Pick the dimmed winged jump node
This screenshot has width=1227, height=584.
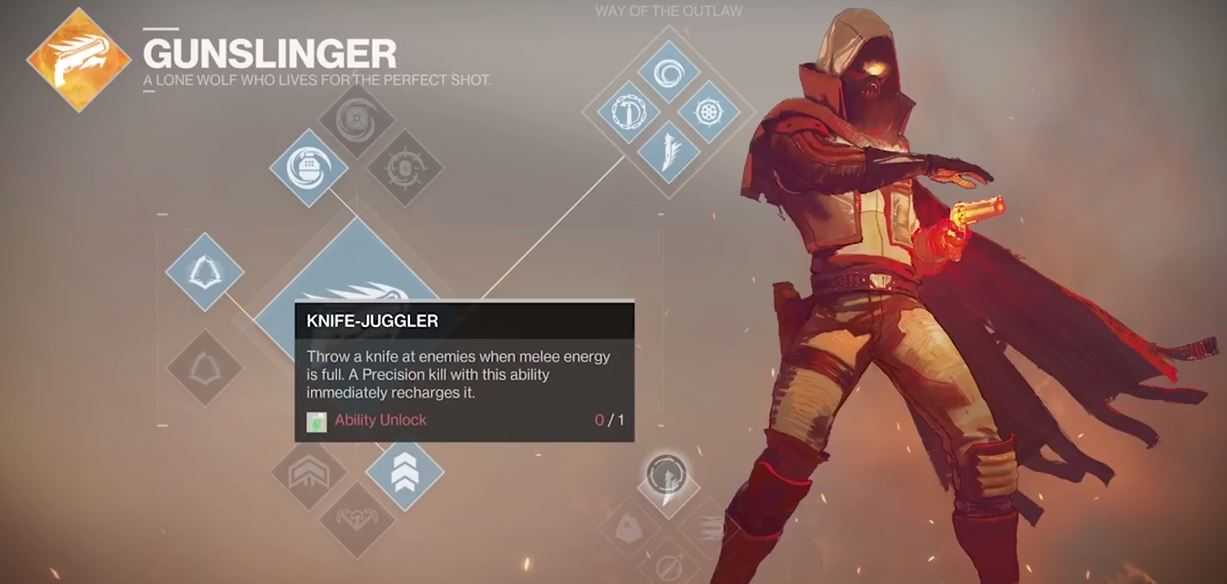tap(357, 521)
